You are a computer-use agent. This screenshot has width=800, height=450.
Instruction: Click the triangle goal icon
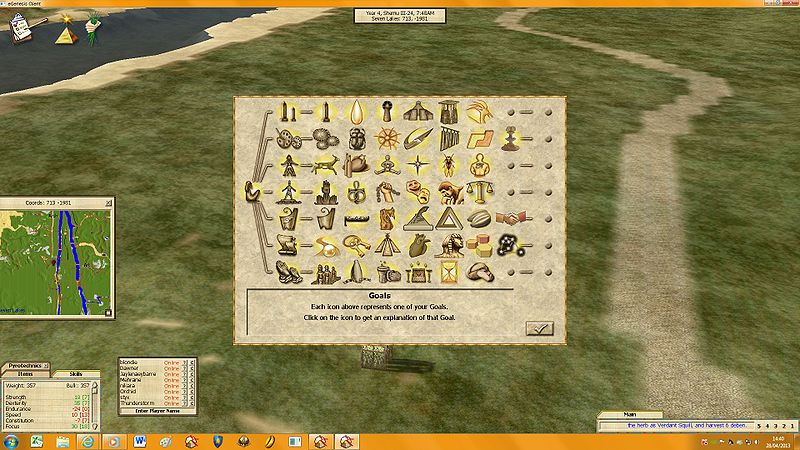click(x=448, y=217)
